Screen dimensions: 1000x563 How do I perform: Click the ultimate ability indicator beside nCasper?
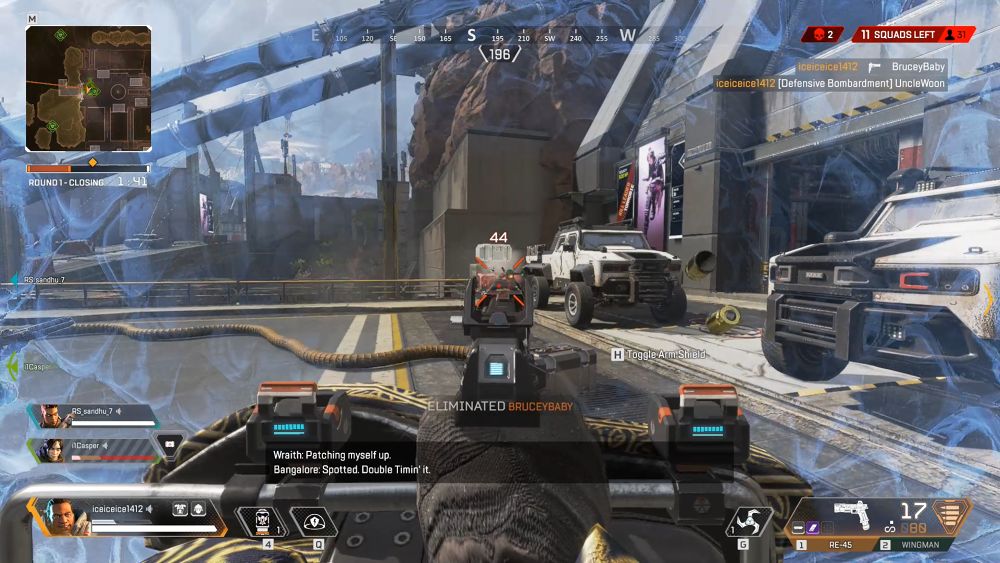[169, 443]
